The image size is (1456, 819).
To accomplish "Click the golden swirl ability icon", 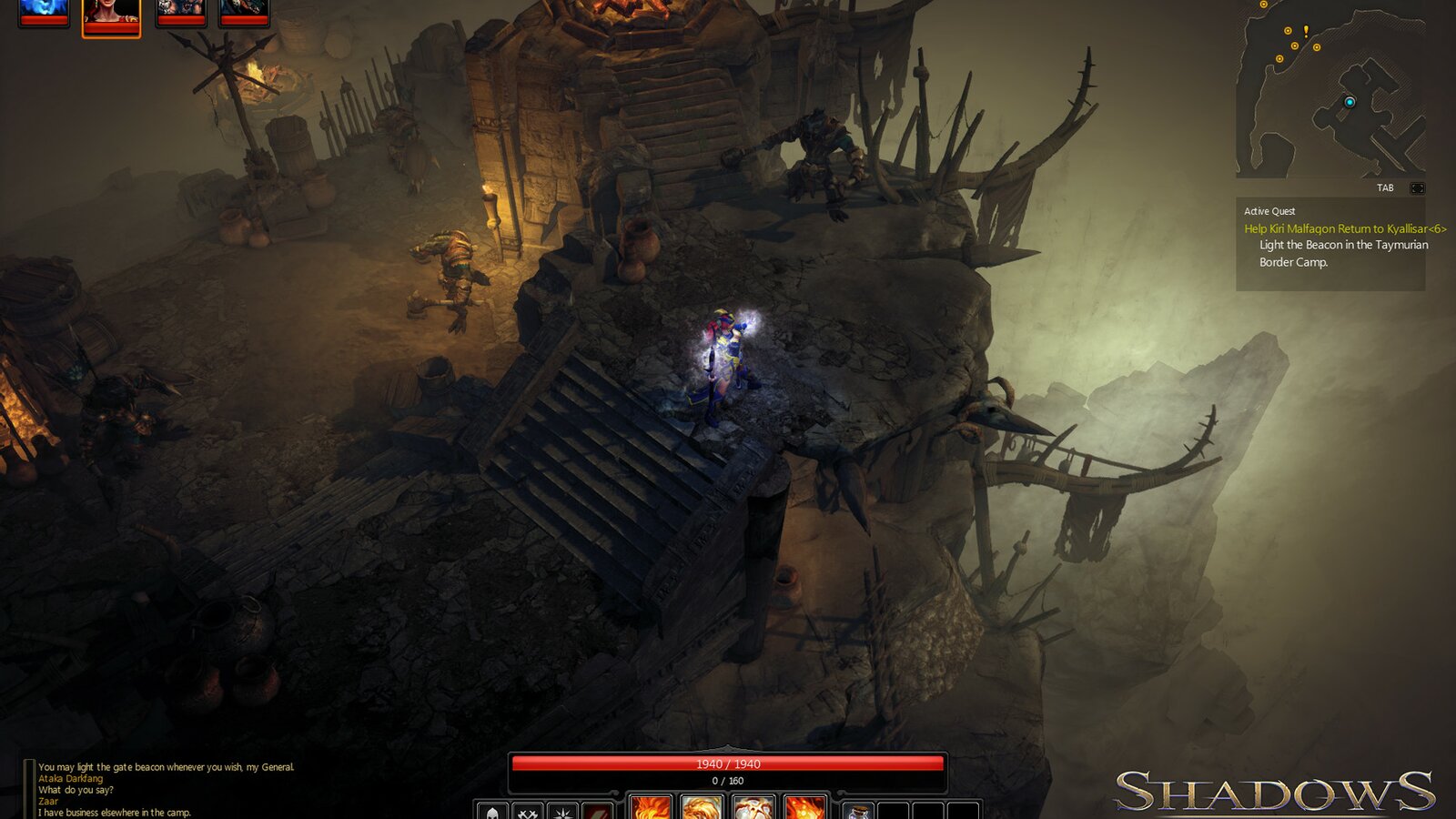I will [x=703, y=810].
